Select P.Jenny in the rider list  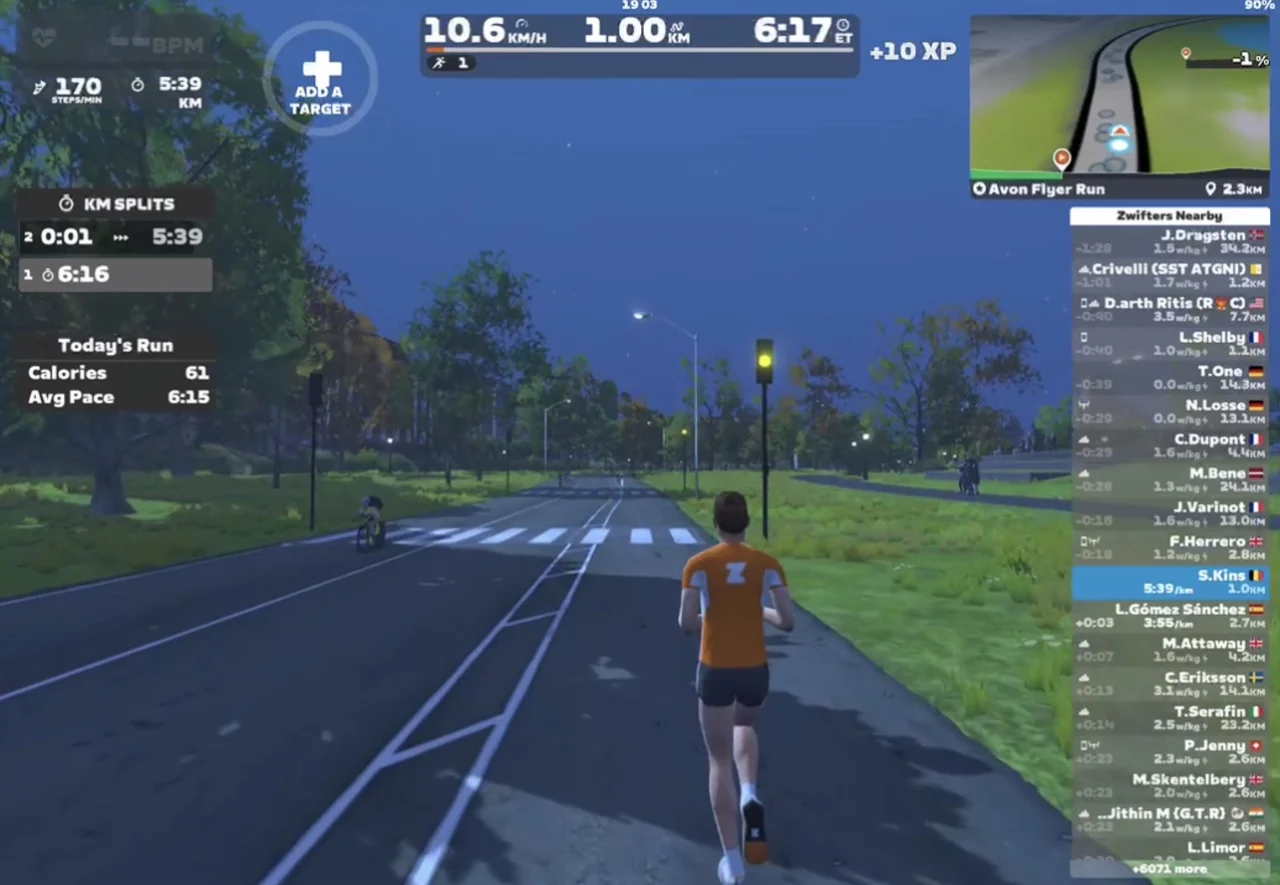pyautogui.click(x=1169, y=752)
